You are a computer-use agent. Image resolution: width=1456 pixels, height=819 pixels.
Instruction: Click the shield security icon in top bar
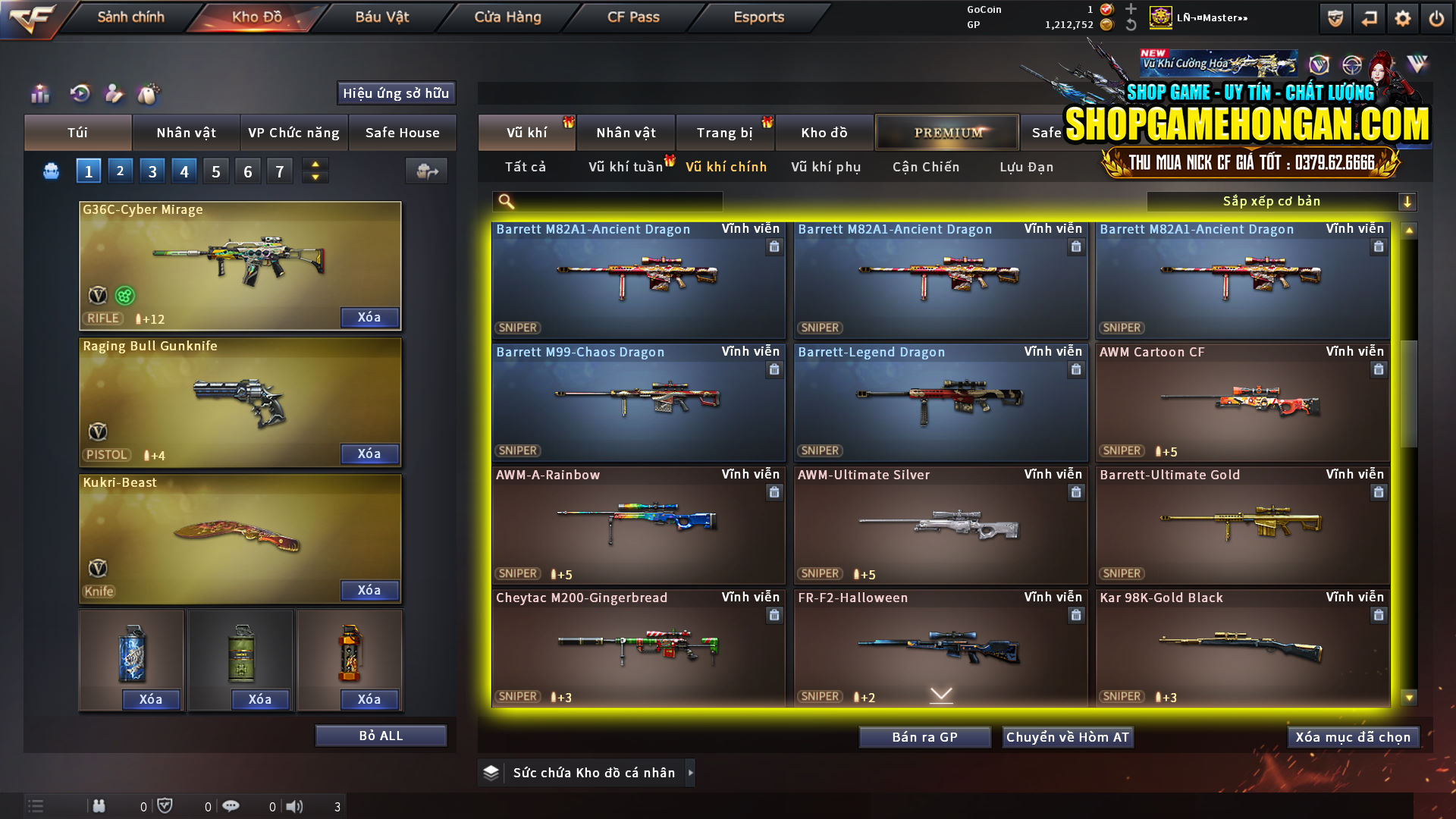[1335, 17]
